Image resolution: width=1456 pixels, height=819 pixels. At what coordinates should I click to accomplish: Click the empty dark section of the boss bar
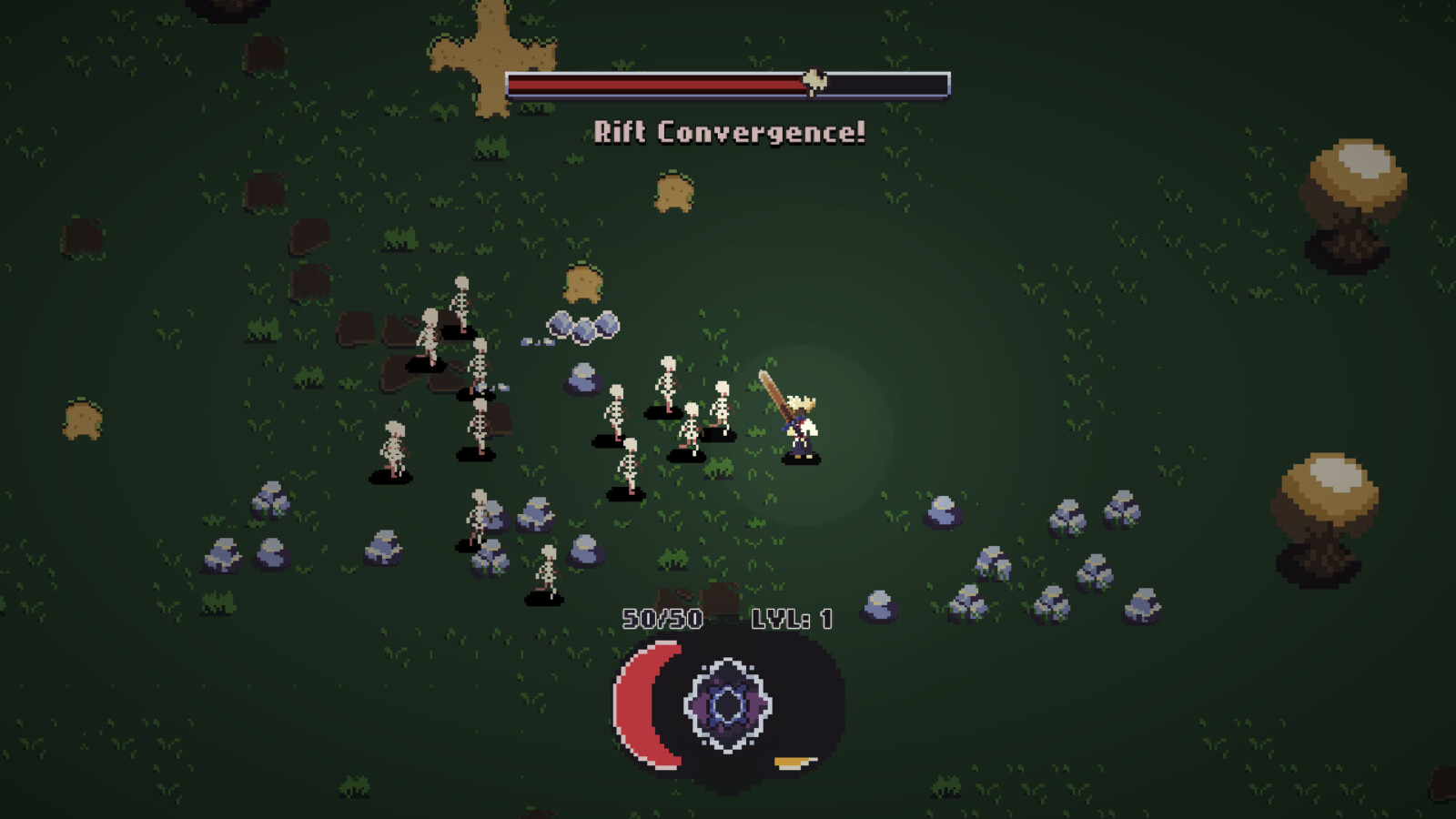pos(887,82)
